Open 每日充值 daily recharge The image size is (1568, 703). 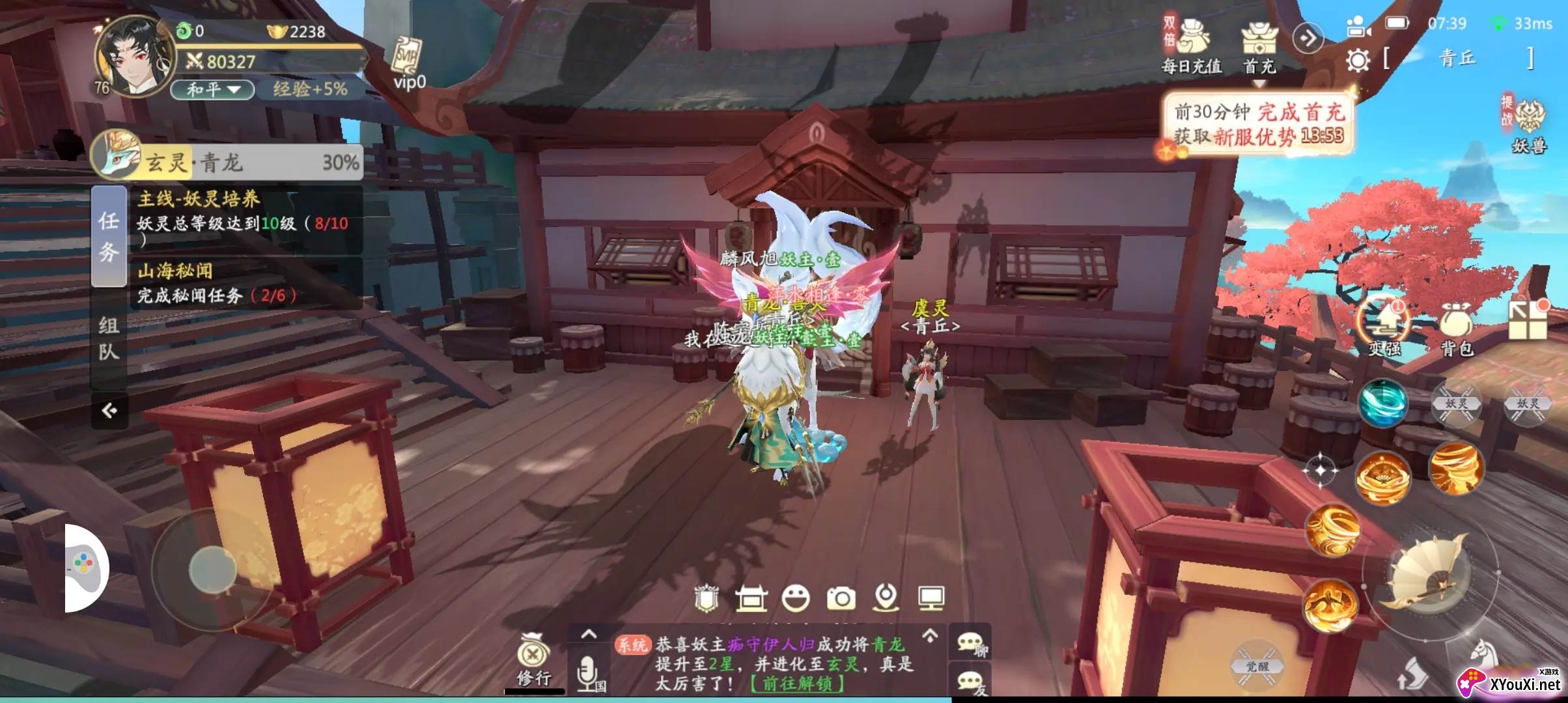1192,46
